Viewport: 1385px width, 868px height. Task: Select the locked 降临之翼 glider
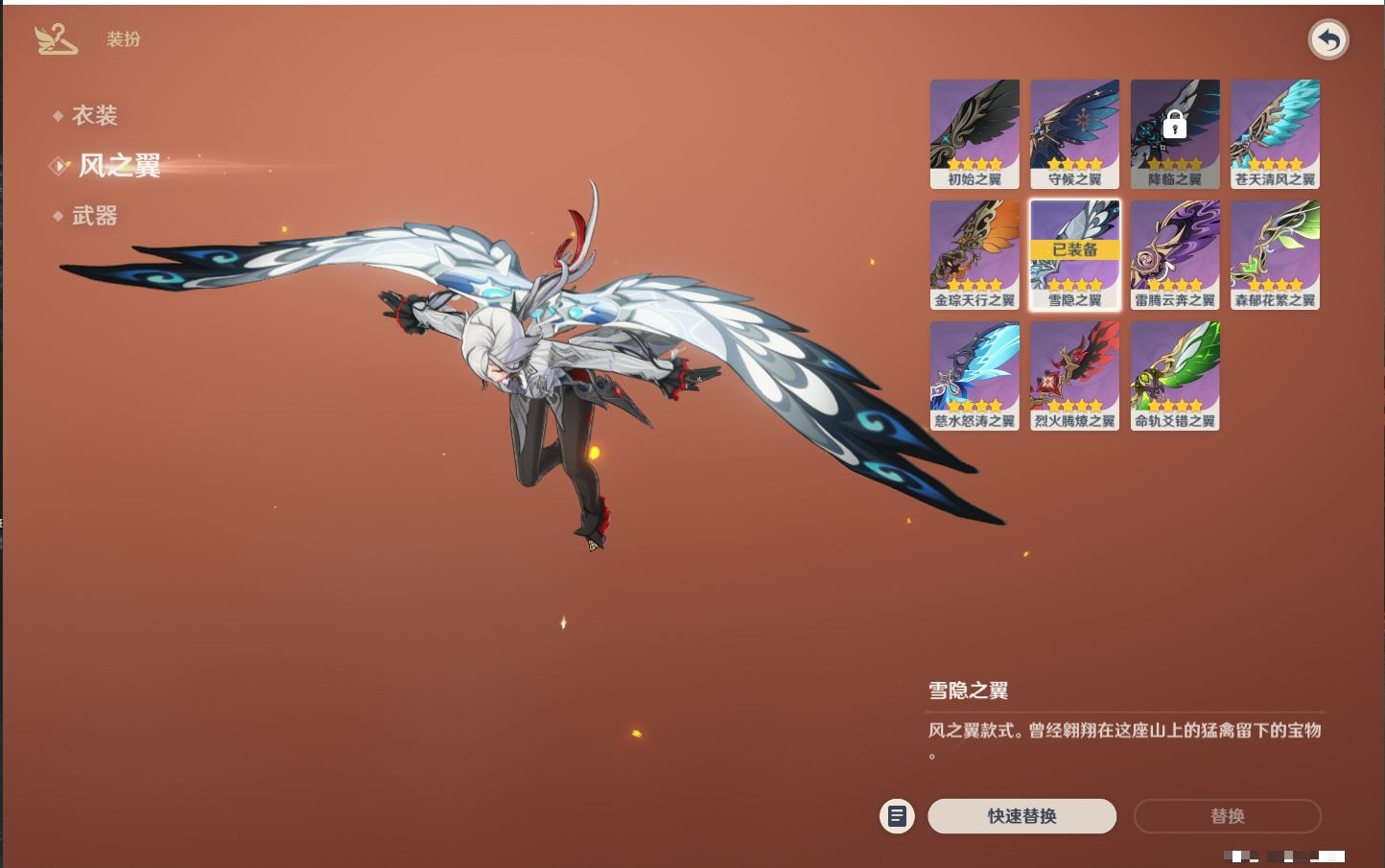(1175, 133)
